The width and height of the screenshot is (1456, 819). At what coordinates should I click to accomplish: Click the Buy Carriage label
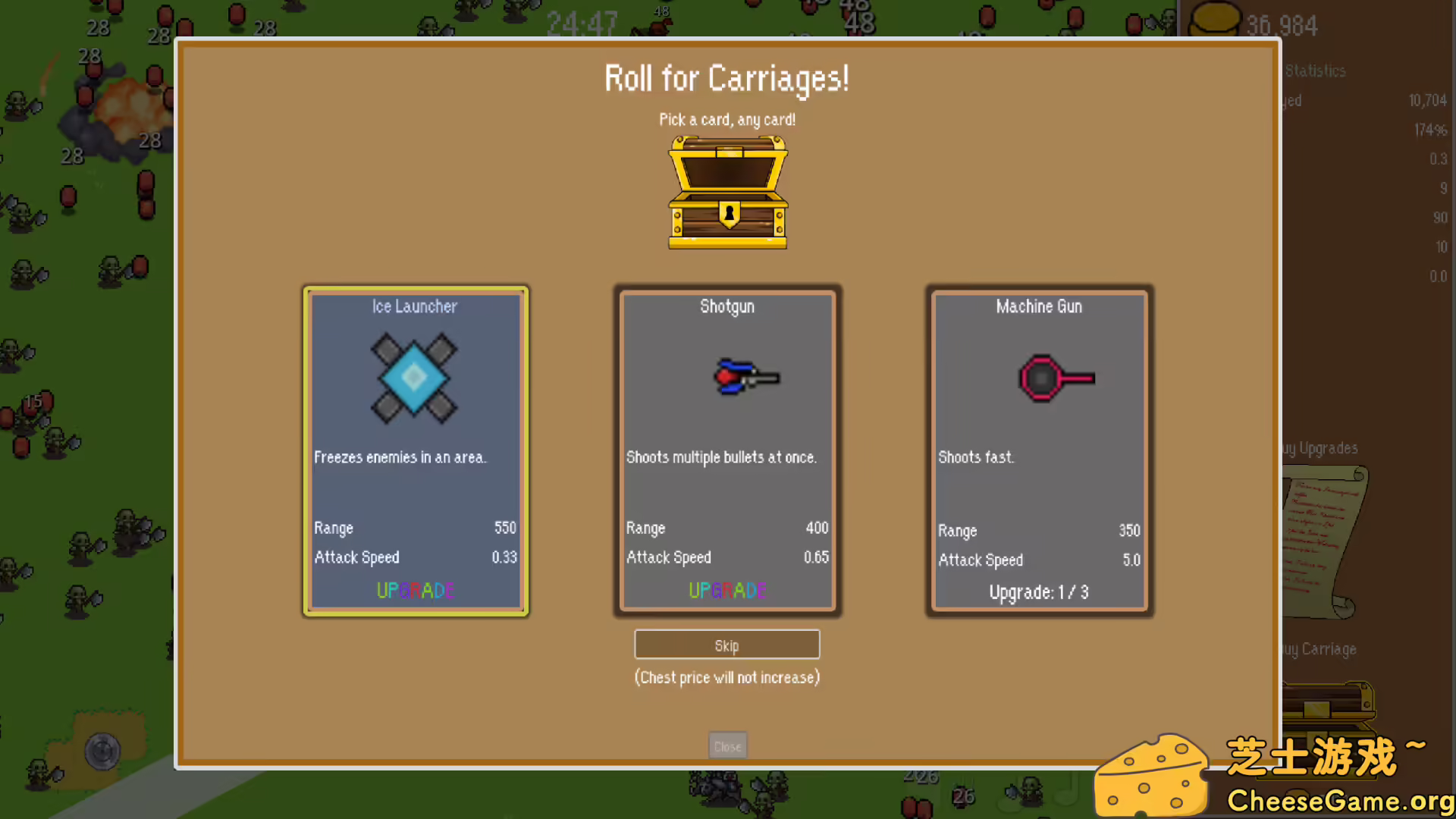click(x=1319, y=649)
